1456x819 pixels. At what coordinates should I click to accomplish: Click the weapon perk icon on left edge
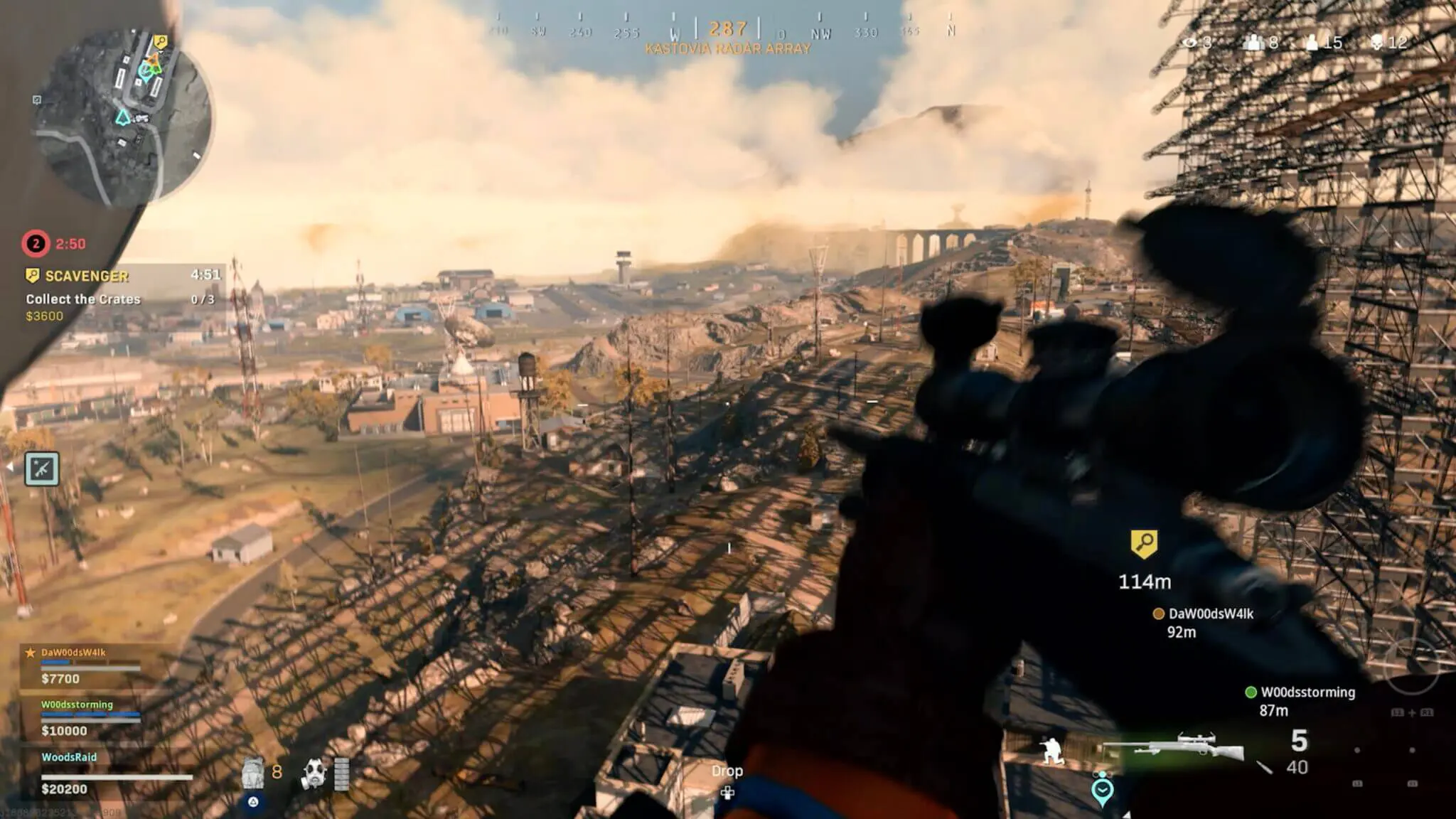42,469
